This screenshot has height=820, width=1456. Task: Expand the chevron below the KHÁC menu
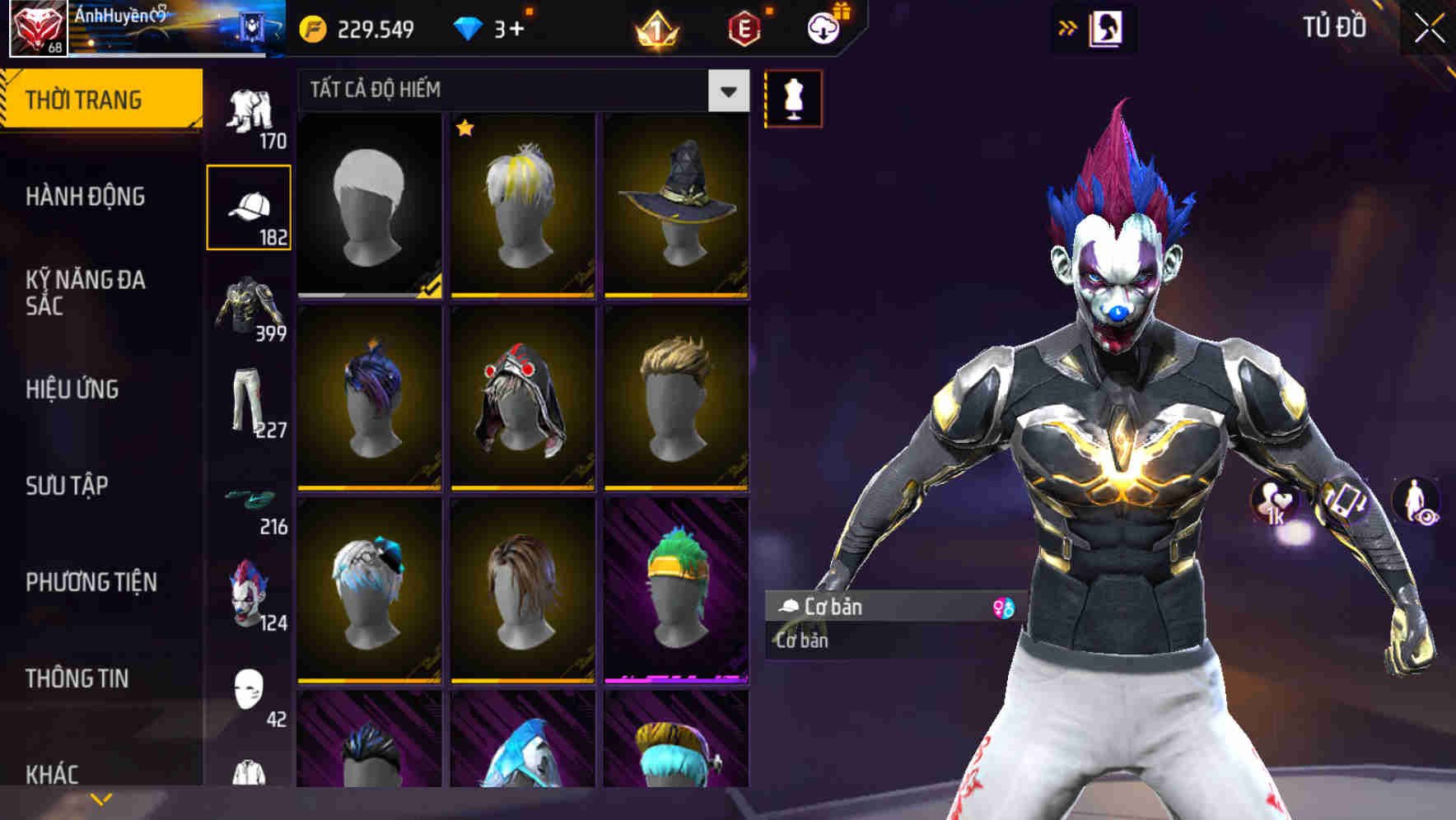[100, 799]
